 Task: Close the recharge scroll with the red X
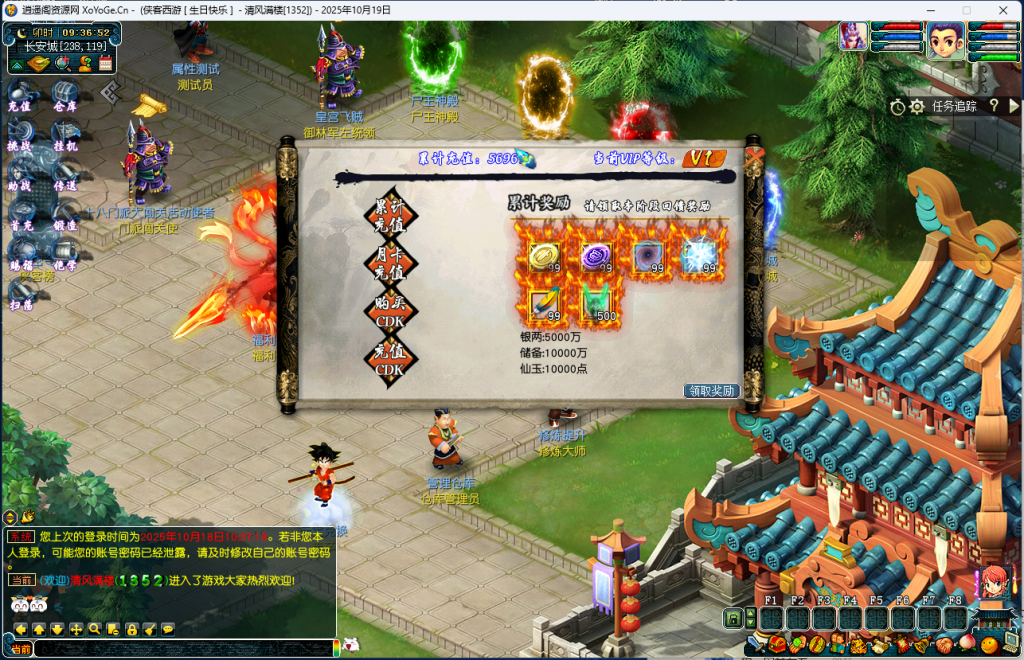point(754,155)
